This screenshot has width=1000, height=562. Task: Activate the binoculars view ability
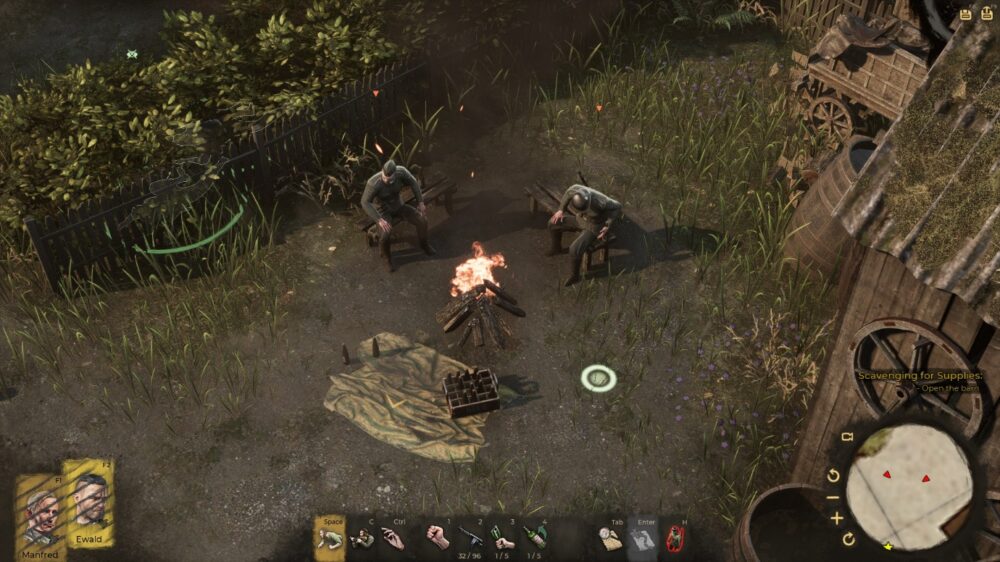[363, 539]
